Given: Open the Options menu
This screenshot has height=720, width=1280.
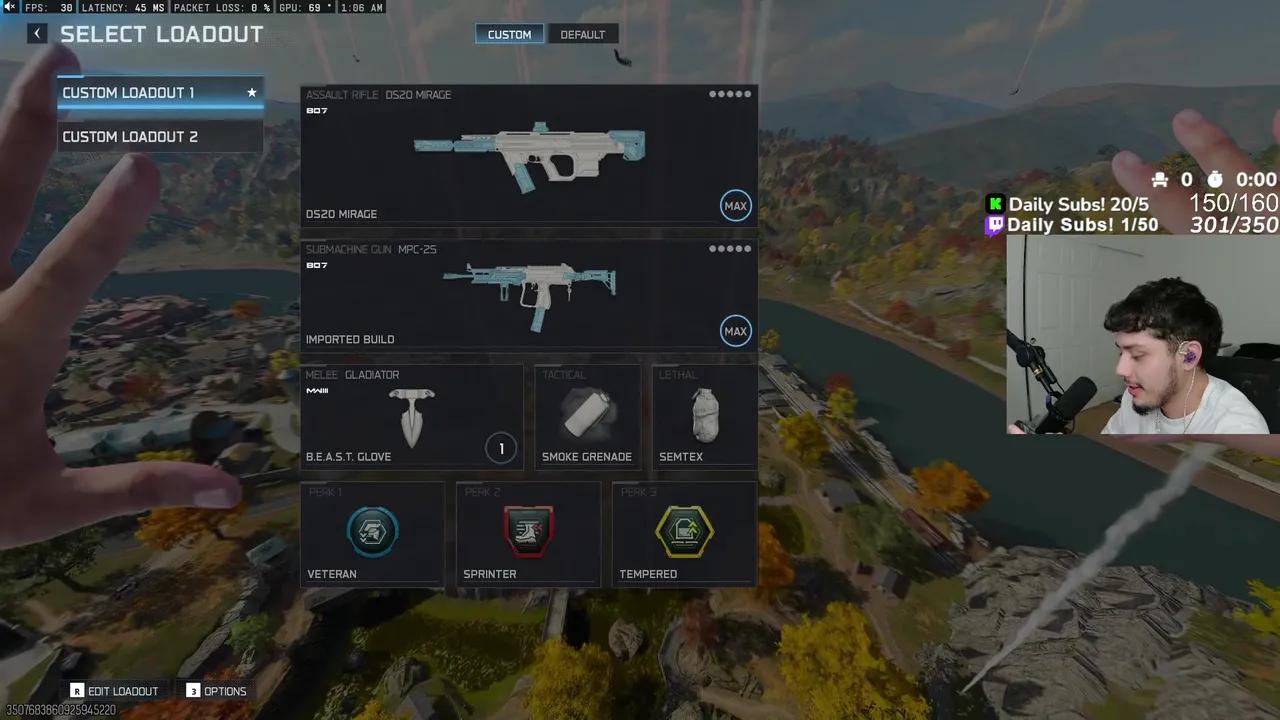Looking at the screenshot, I should [216, 691].
